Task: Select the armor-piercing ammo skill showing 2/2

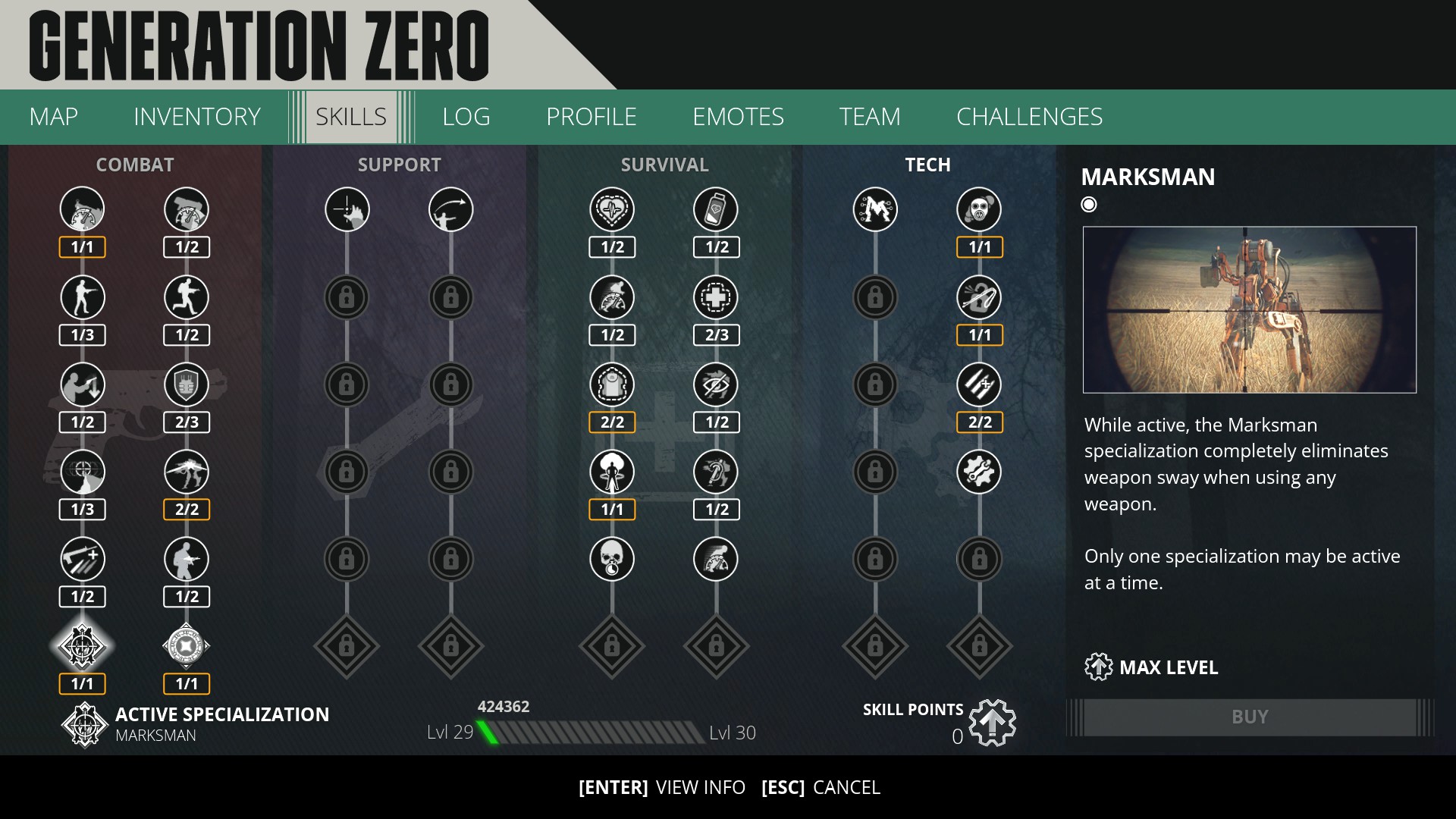Action: 979,384
